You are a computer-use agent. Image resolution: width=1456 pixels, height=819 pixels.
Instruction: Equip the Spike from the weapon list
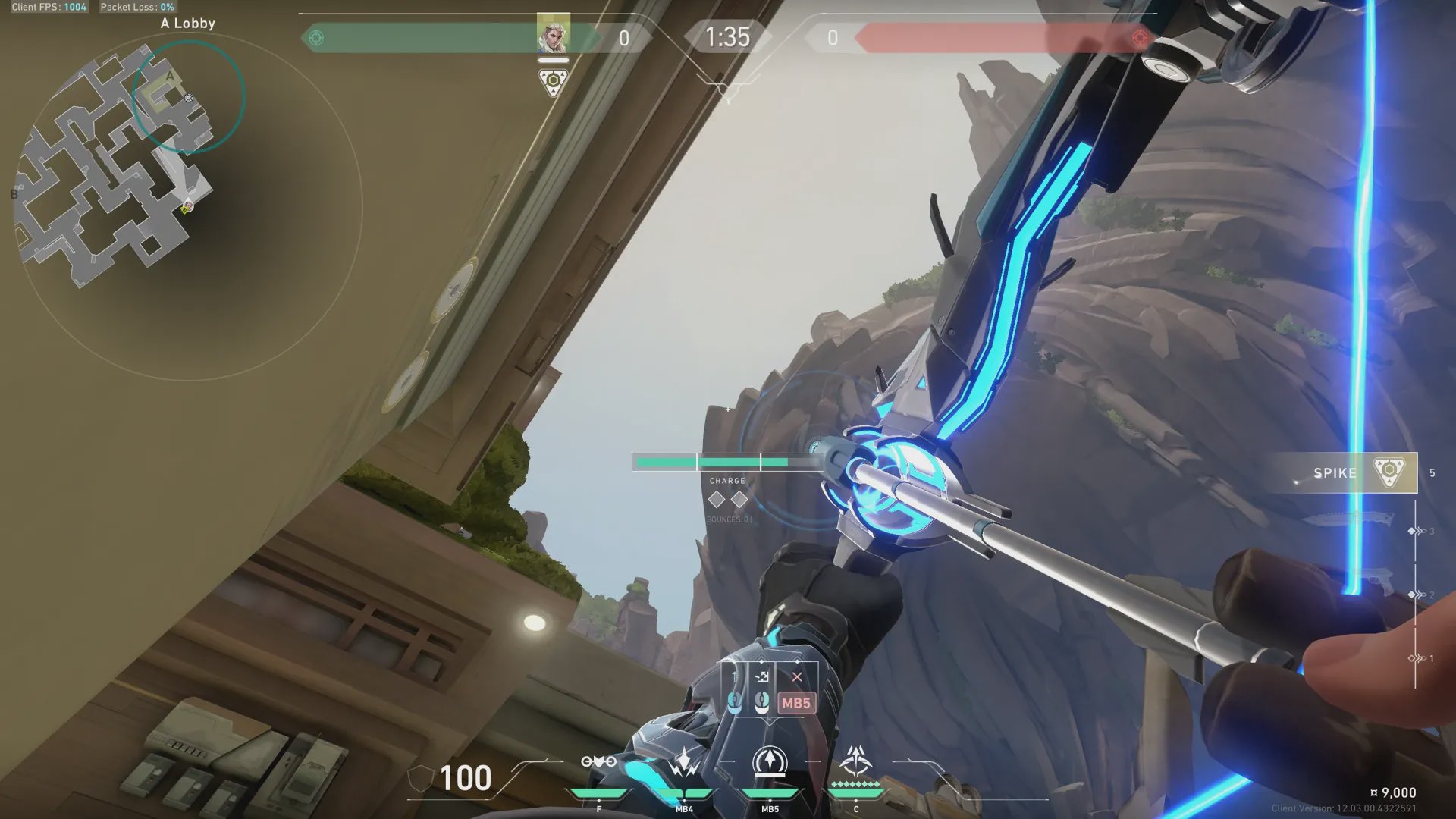click(x=1346, y=473)
